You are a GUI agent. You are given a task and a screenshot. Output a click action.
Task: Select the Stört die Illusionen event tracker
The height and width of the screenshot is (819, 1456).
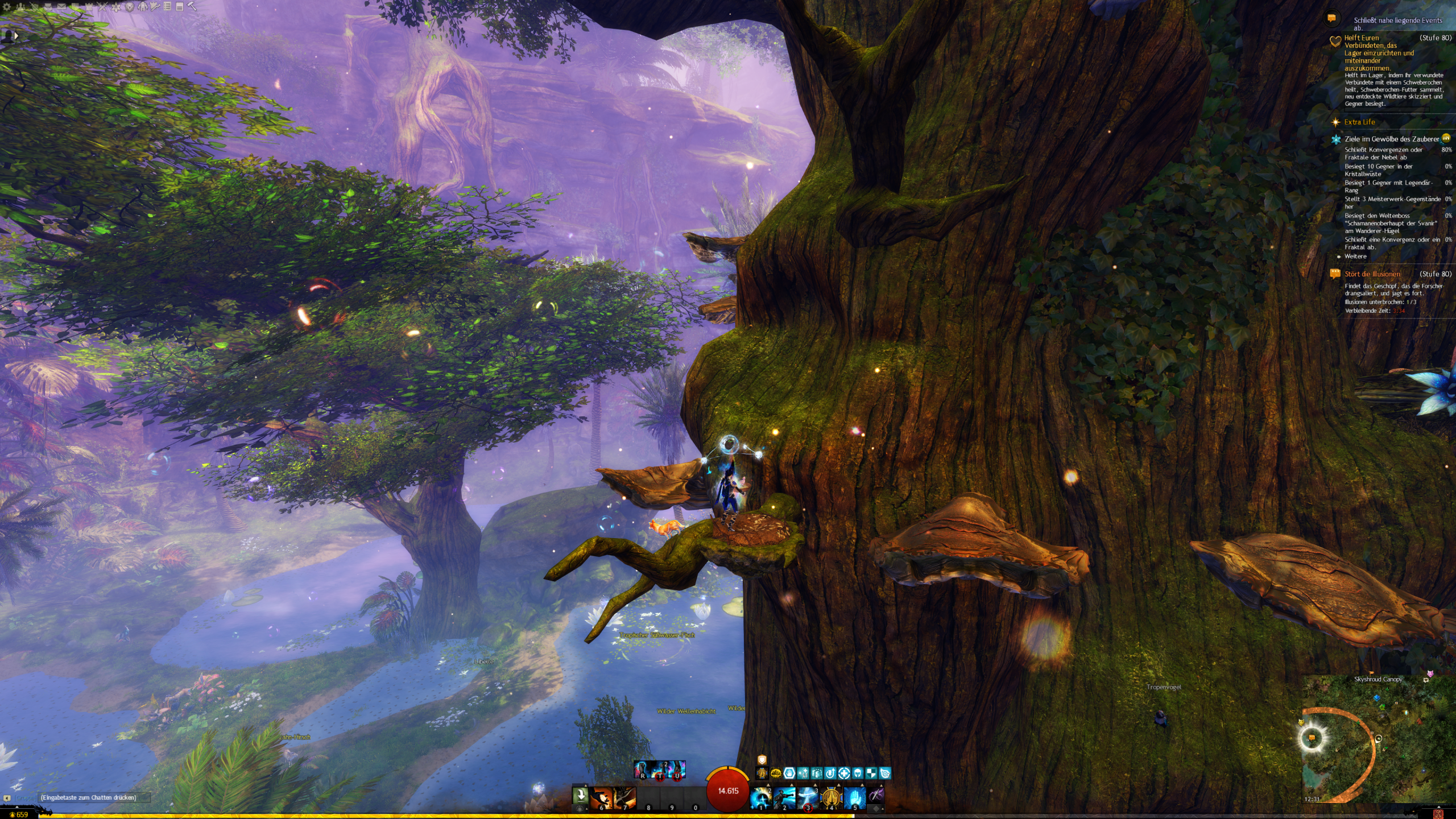(1372, 274)
